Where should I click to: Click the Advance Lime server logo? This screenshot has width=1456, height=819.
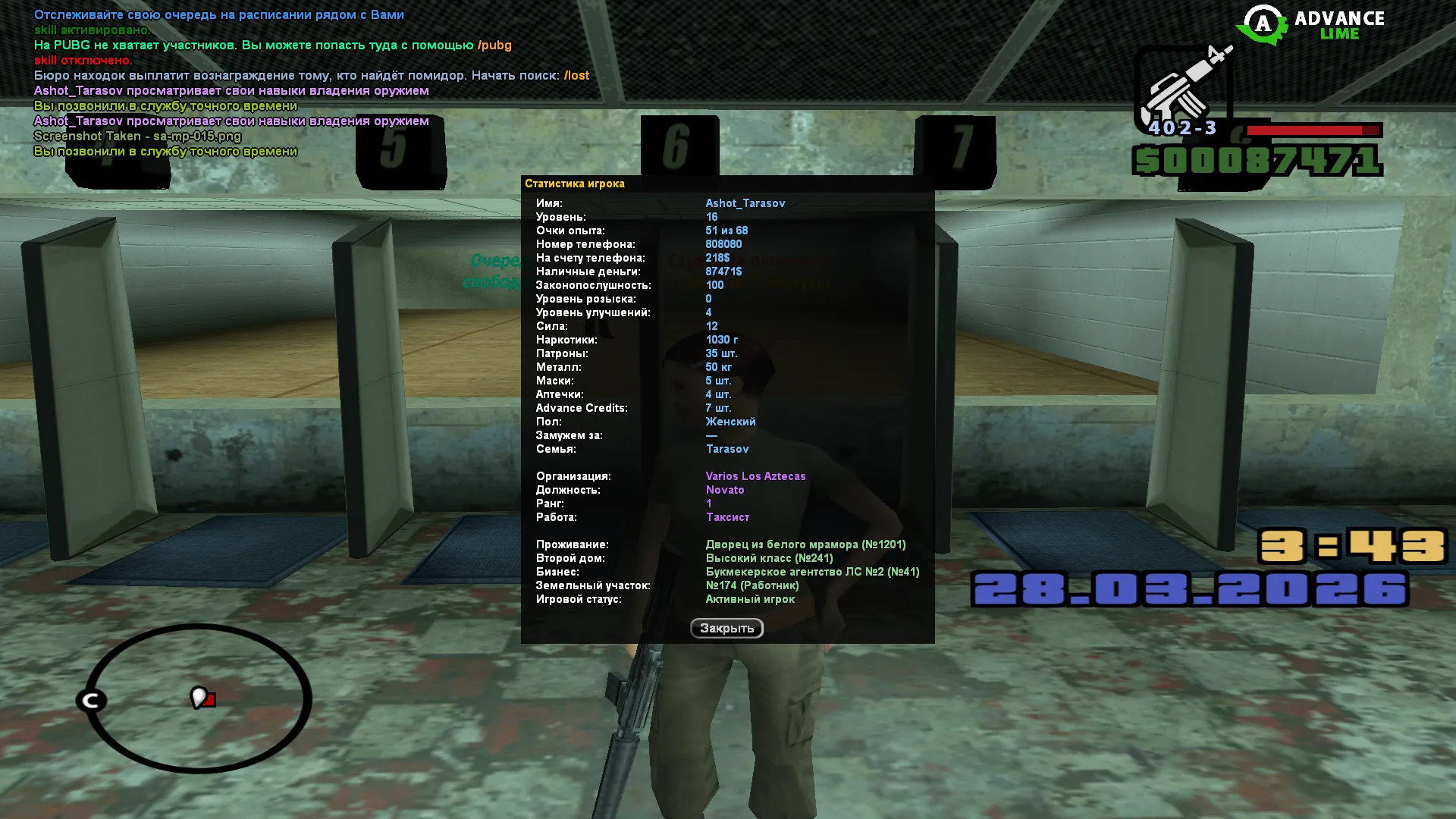click(1311, 25)
